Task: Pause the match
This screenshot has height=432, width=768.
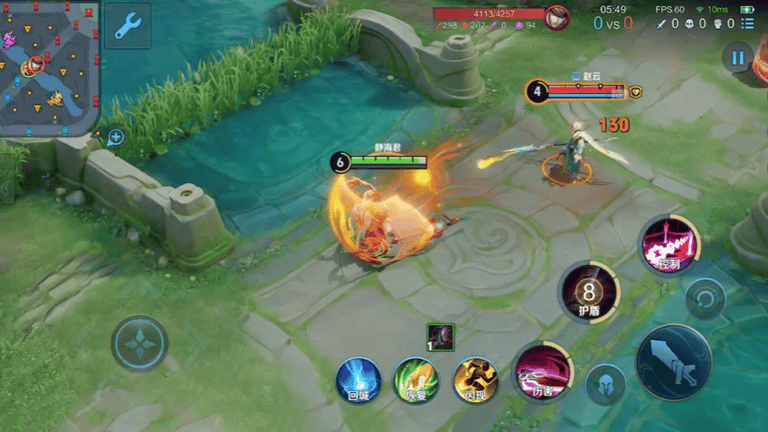Action: pos(738,58)
